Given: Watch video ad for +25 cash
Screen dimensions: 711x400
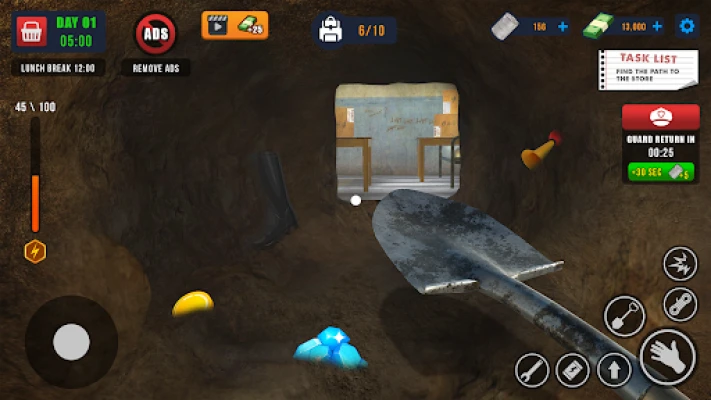Looking at the screenshot, I should point(235,25).
